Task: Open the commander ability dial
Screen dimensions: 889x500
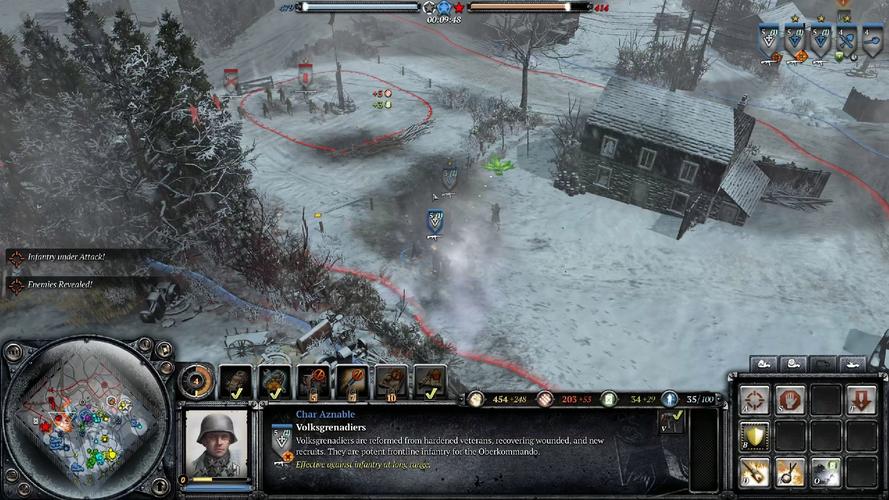Action: [196, 381]
